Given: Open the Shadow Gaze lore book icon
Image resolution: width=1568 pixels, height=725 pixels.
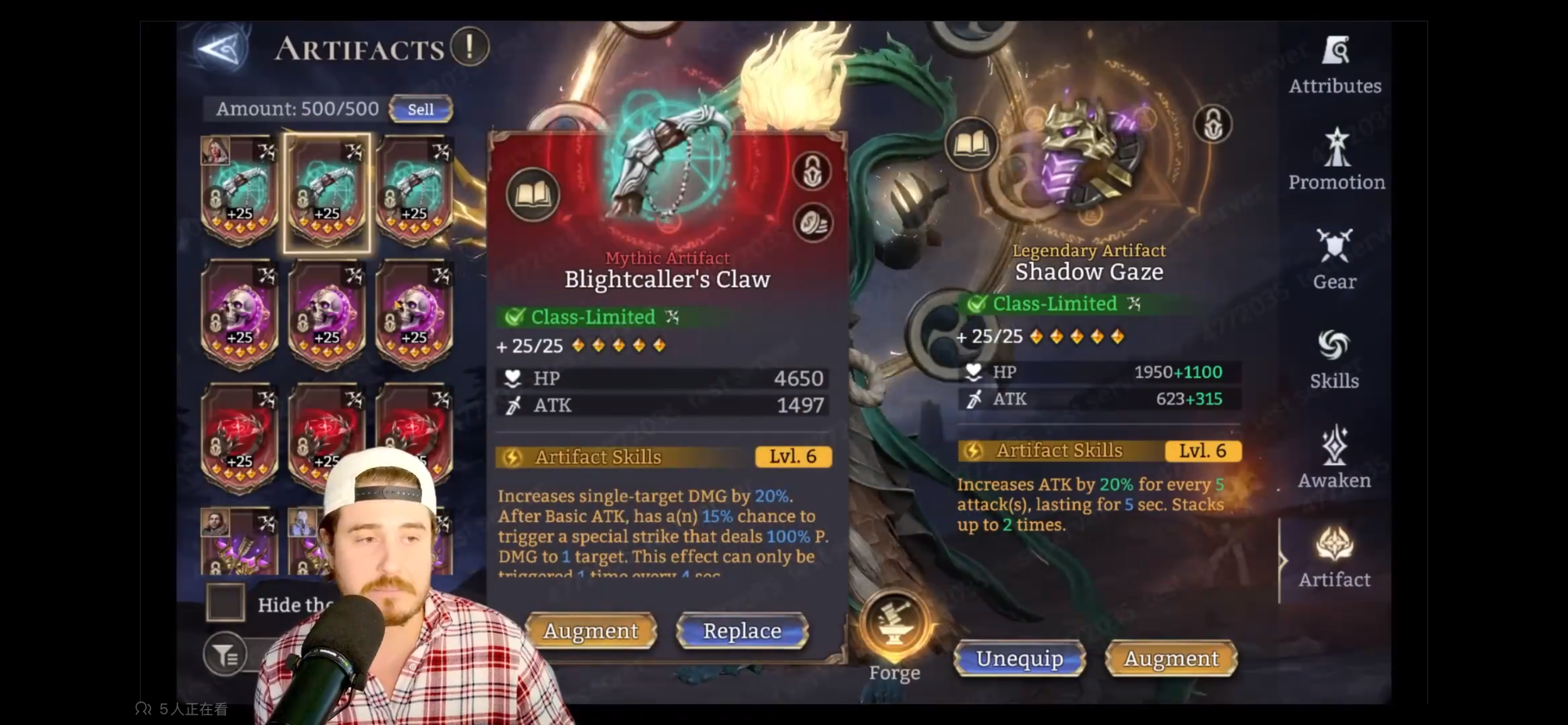Looking at the screenshot, I should (972, 146).
